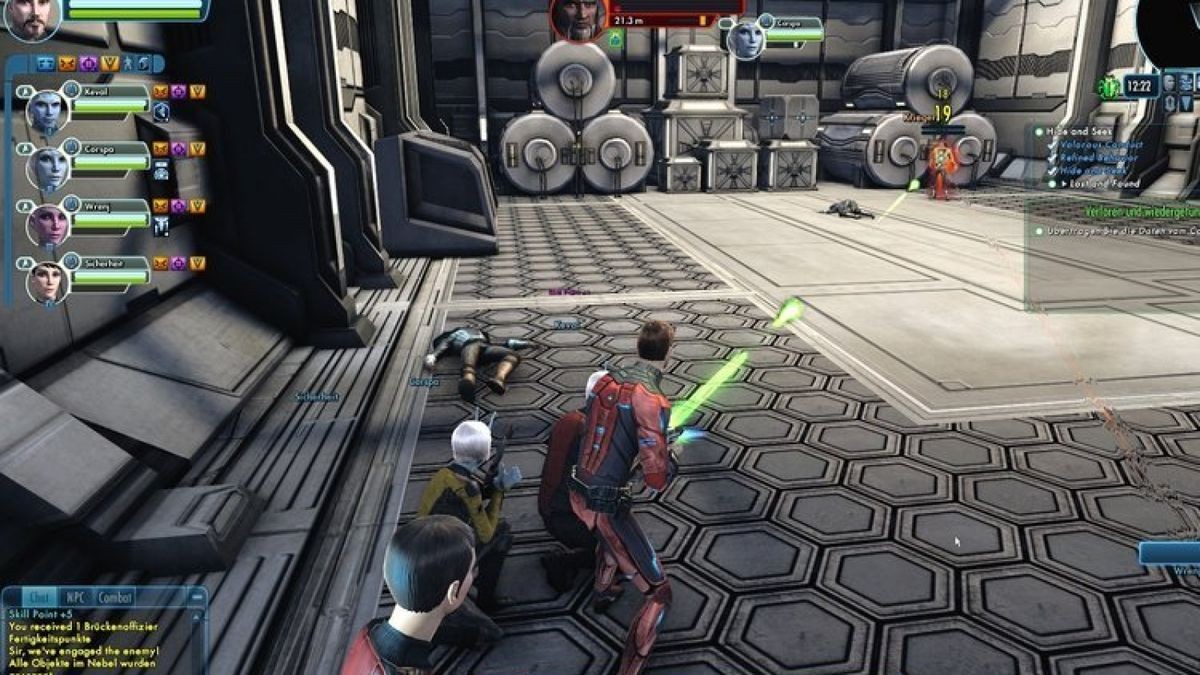Open the Combat log tab

114,597
